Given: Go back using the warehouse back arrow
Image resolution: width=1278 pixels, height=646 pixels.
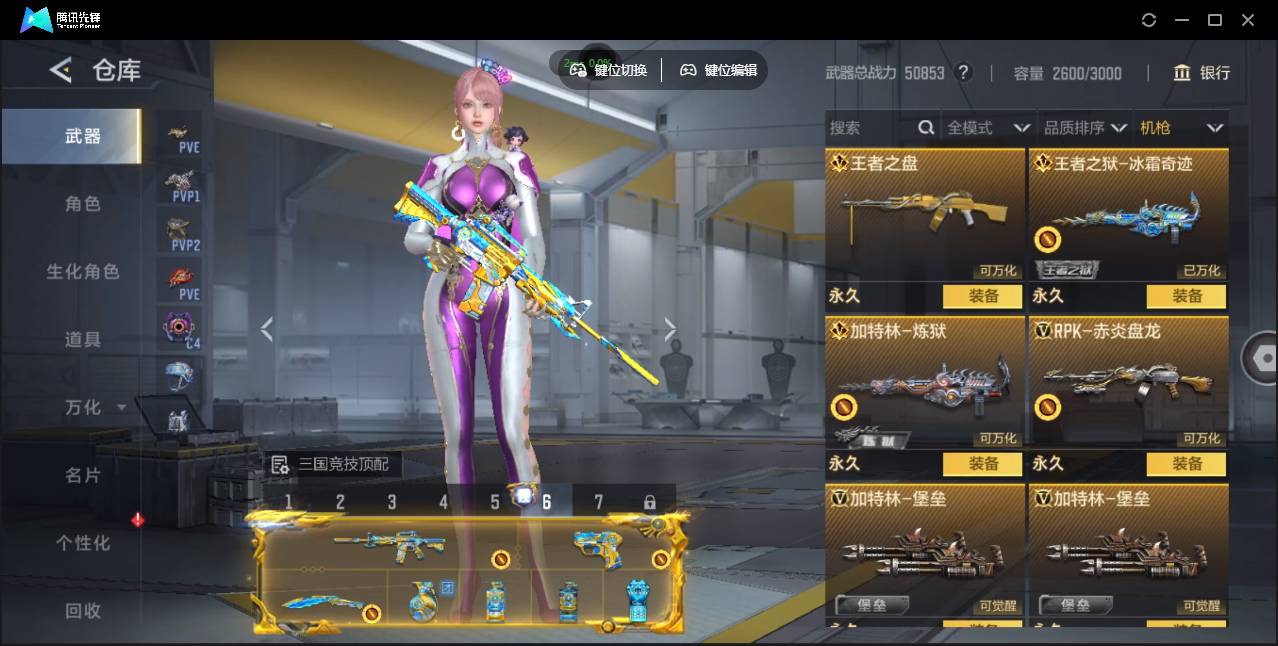Looking at the screenshot, I should pos(61,70).
